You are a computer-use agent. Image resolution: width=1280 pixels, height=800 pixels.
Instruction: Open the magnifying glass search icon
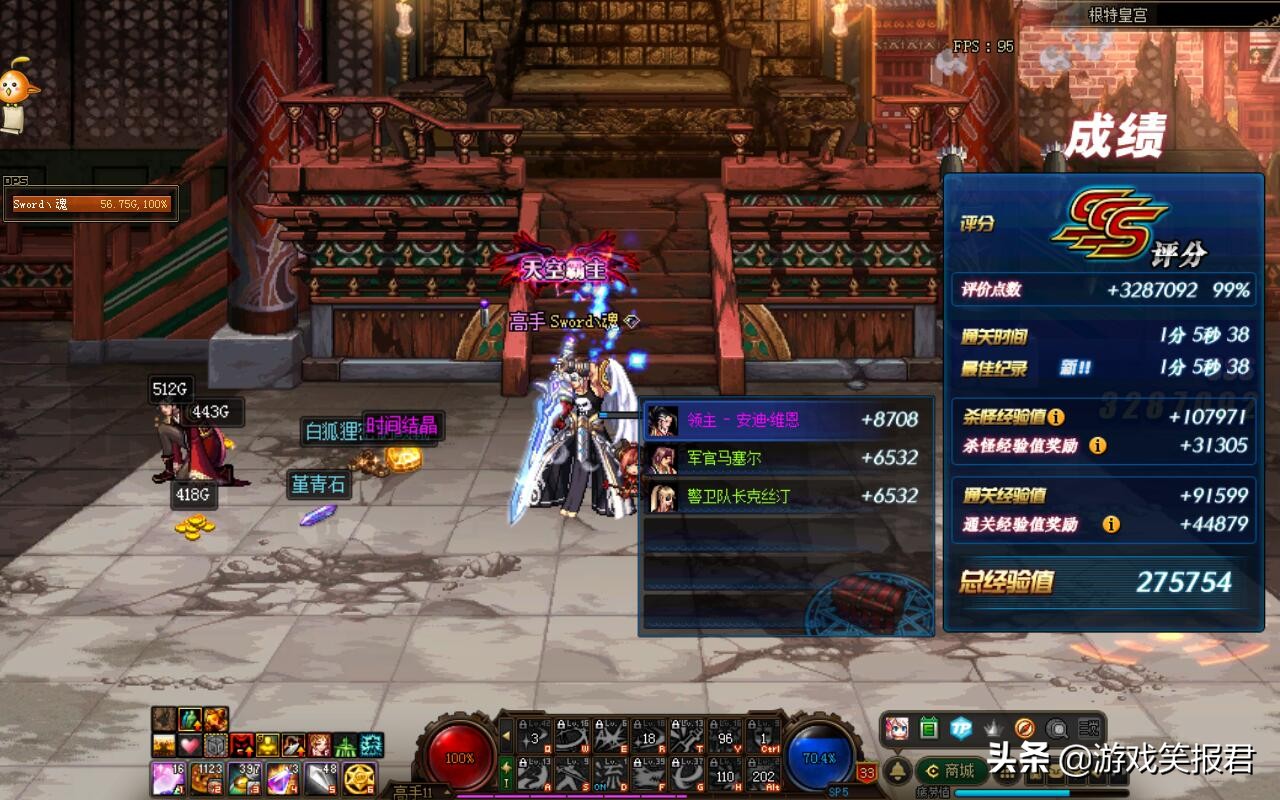[x=1057, y=727]
